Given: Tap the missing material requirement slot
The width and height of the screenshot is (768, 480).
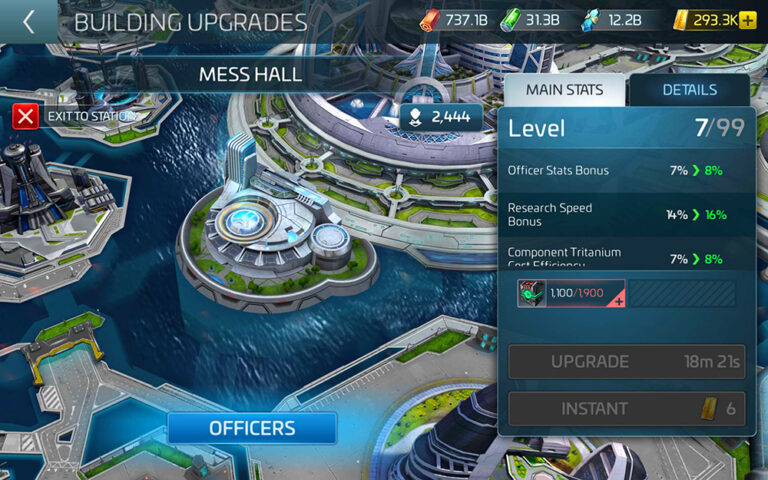Looking at the screenshot, I should 571,293.
